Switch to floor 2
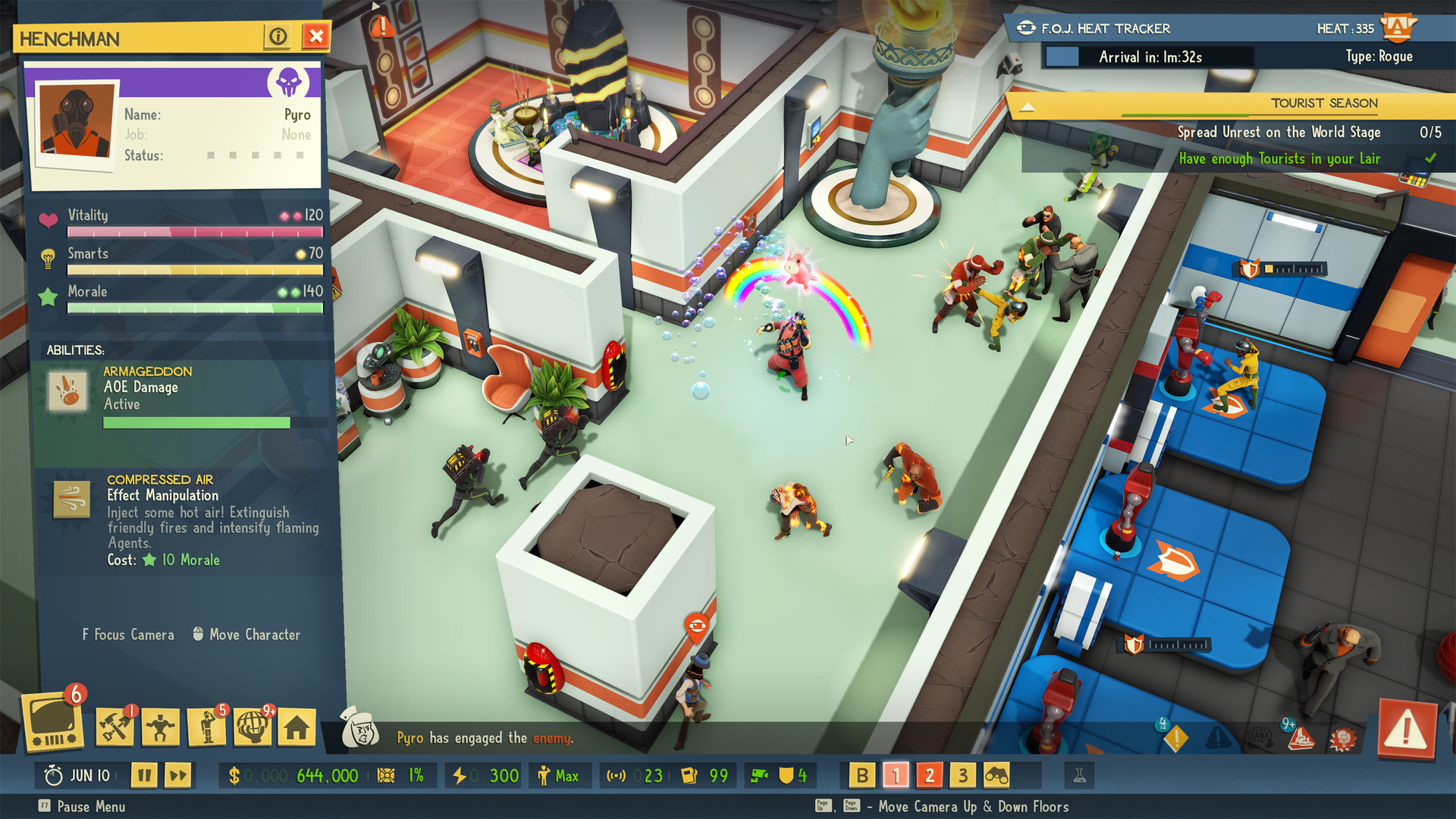This screenshot has height=819, width=1456. click(929, 776)
